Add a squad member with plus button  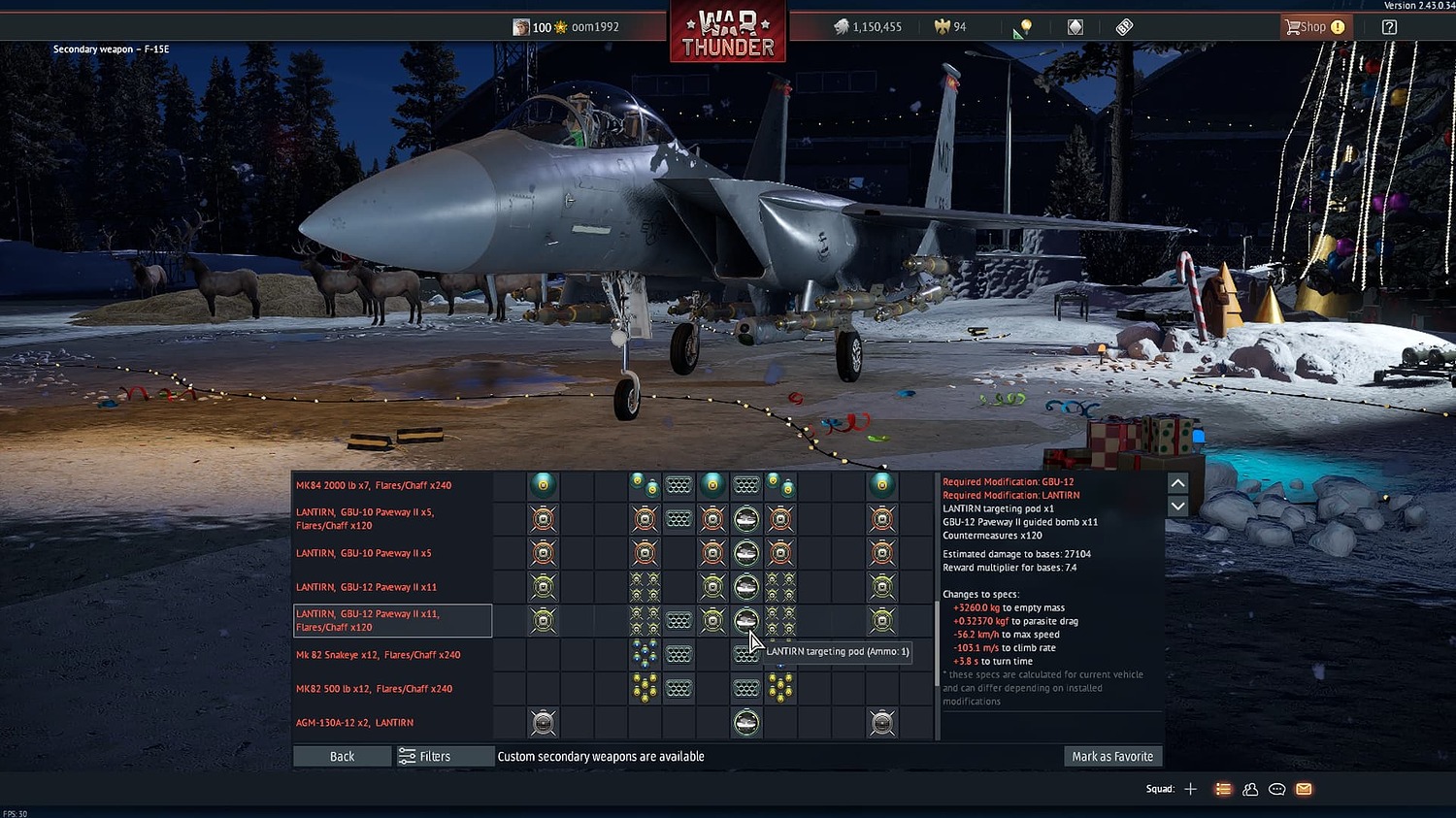pos(1191,789)
